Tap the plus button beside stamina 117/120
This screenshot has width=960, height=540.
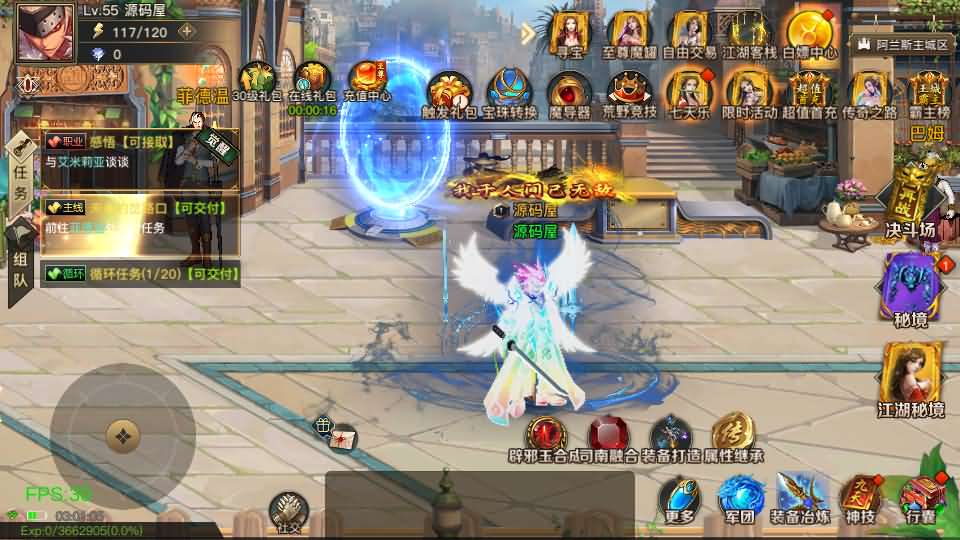(x=186, y=31)
